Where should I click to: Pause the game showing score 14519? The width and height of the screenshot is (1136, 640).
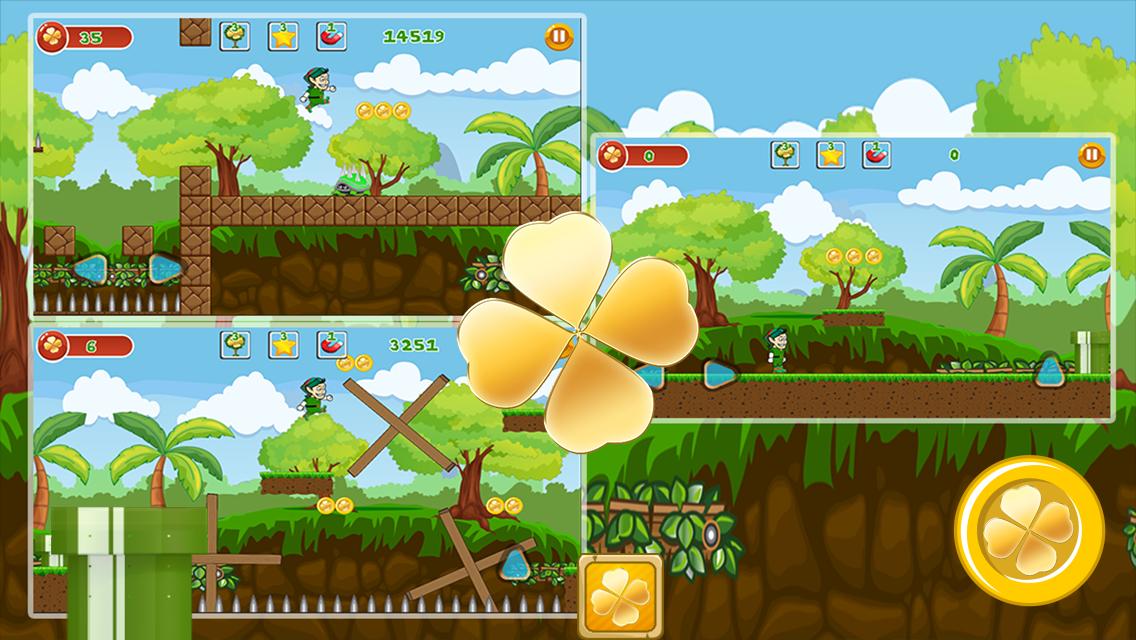pos(559,37)
